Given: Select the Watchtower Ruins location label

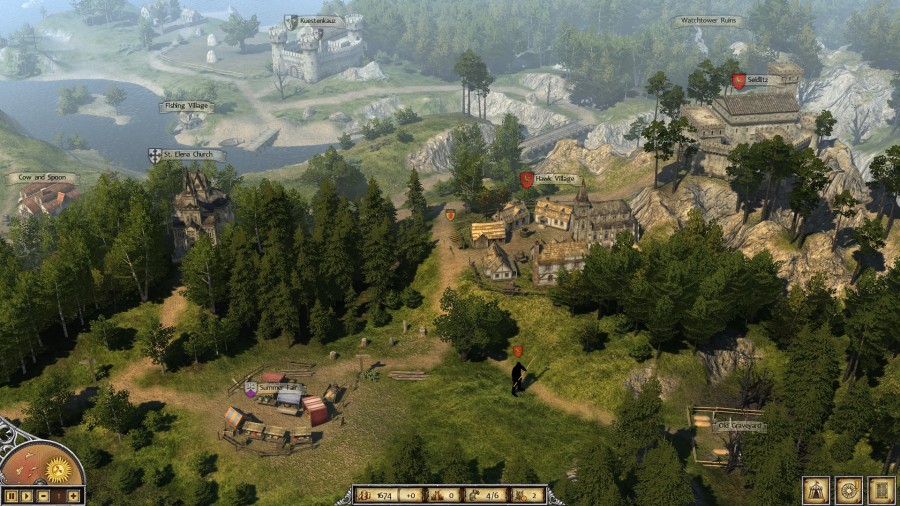Looking at the screenshot, I should (706, 20).
